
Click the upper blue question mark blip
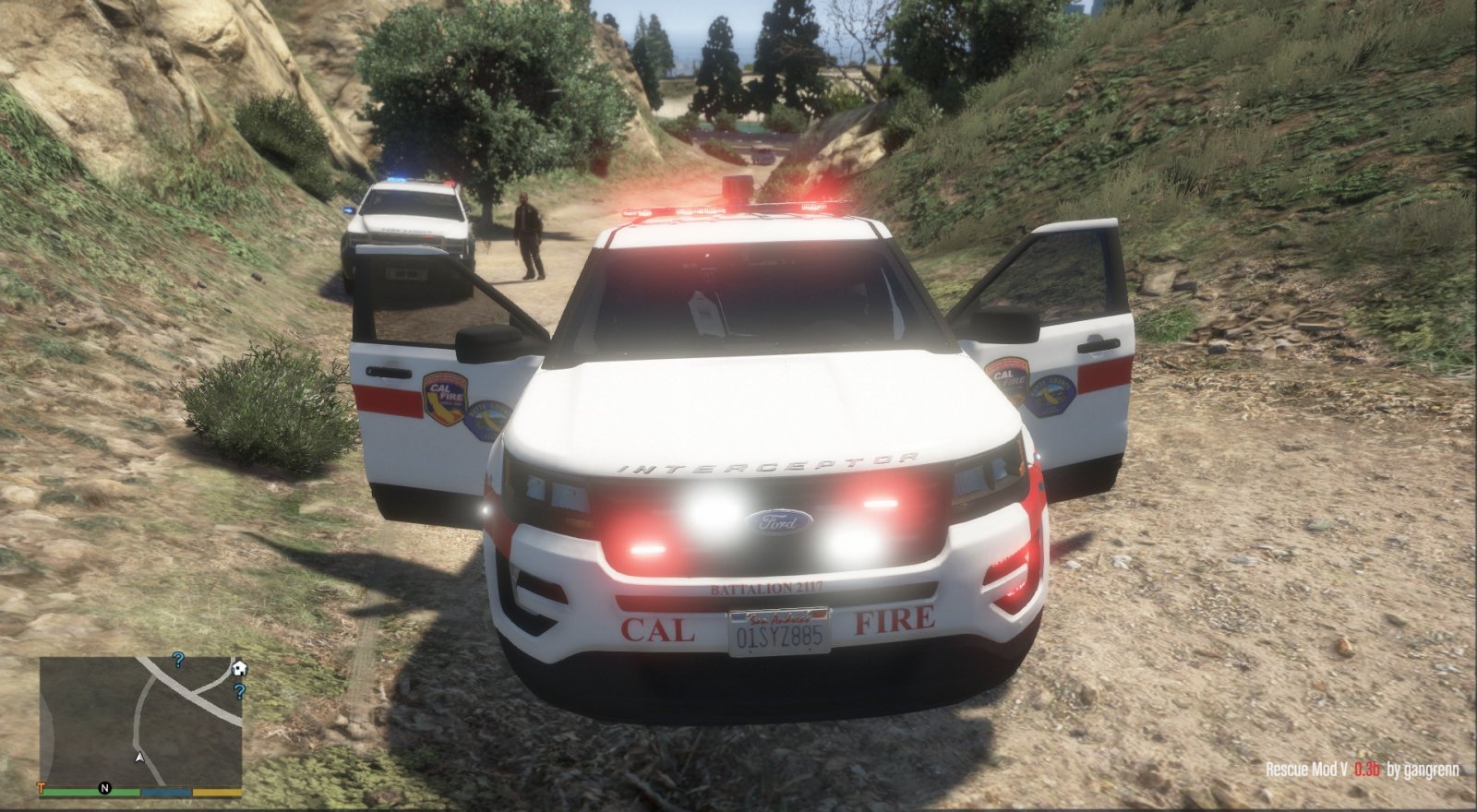pyautogui.click(x=179, y=661)
